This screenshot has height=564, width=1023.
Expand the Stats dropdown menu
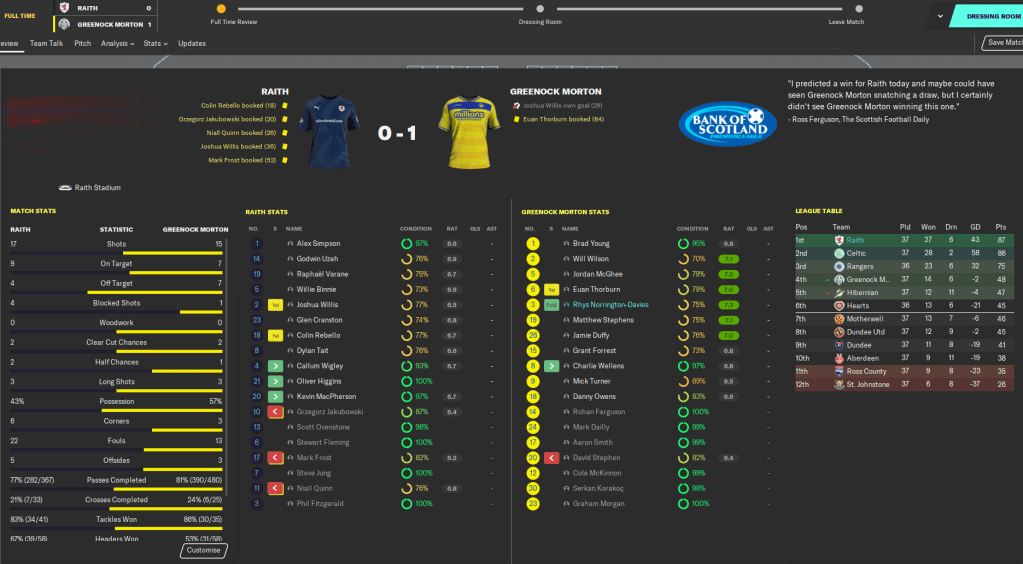click(155, 44)
